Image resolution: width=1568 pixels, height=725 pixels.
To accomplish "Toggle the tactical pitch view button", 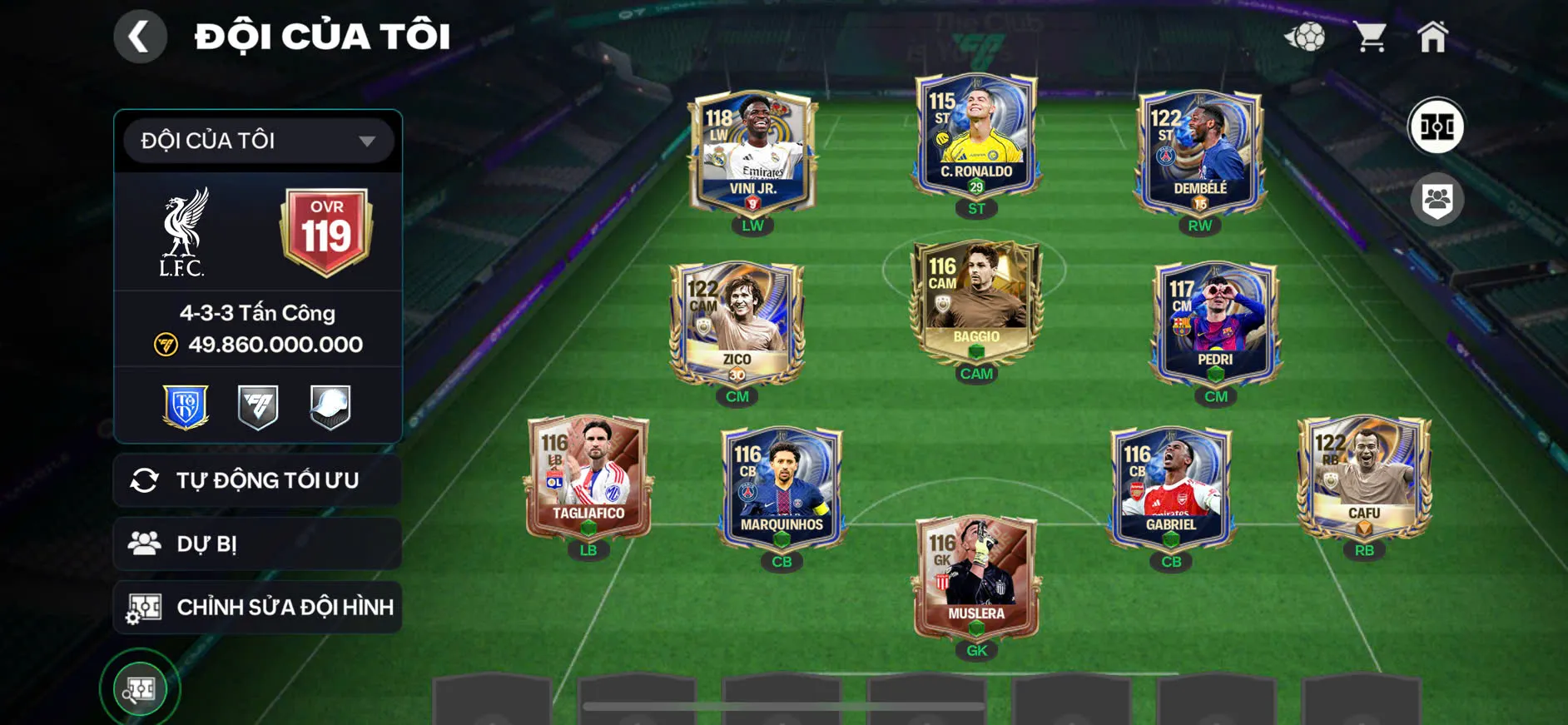I will pyautogui.click(x=1436, y=127).
